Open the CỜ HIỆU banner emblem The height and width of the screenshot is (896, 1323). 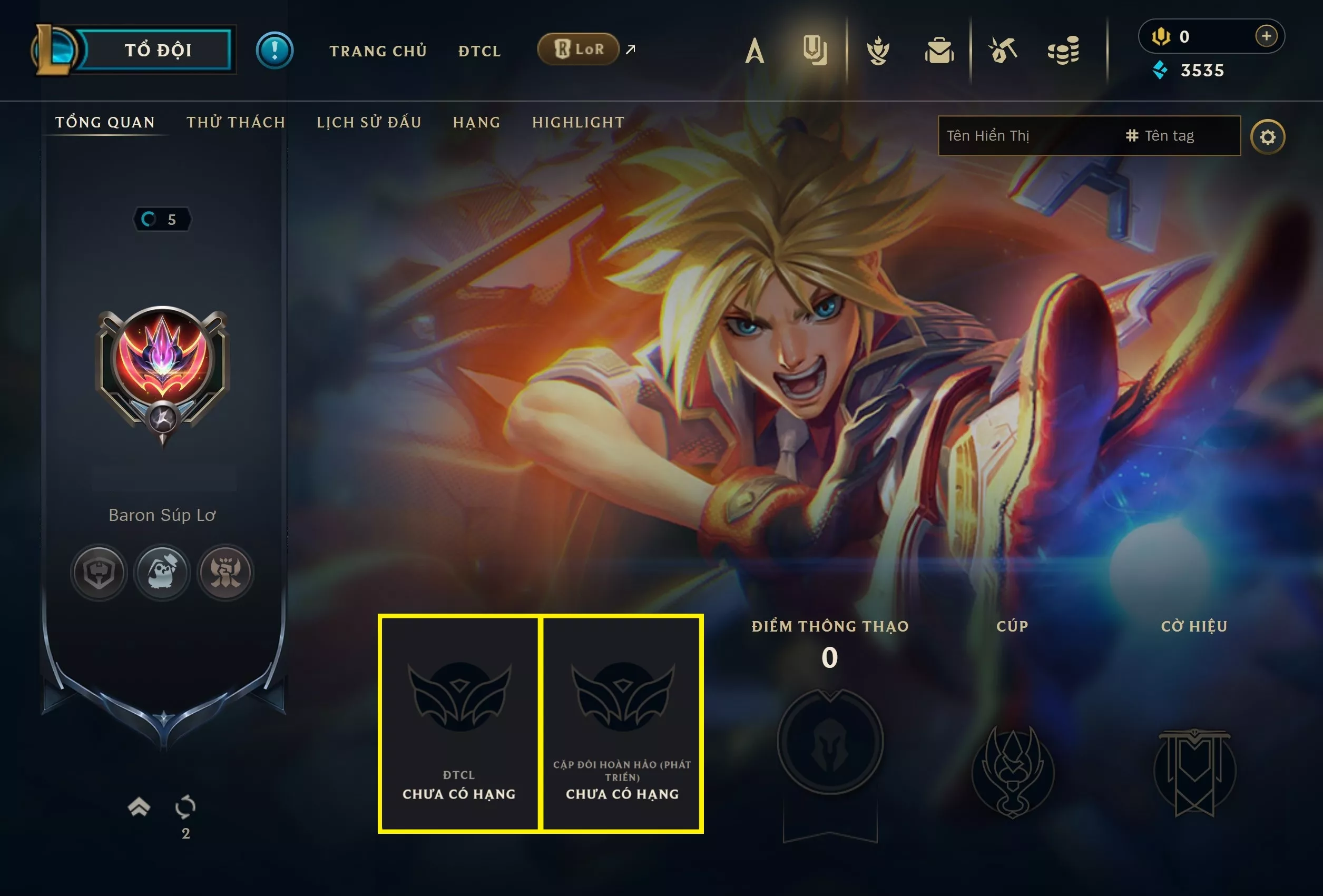click(x=1194, y=771)
